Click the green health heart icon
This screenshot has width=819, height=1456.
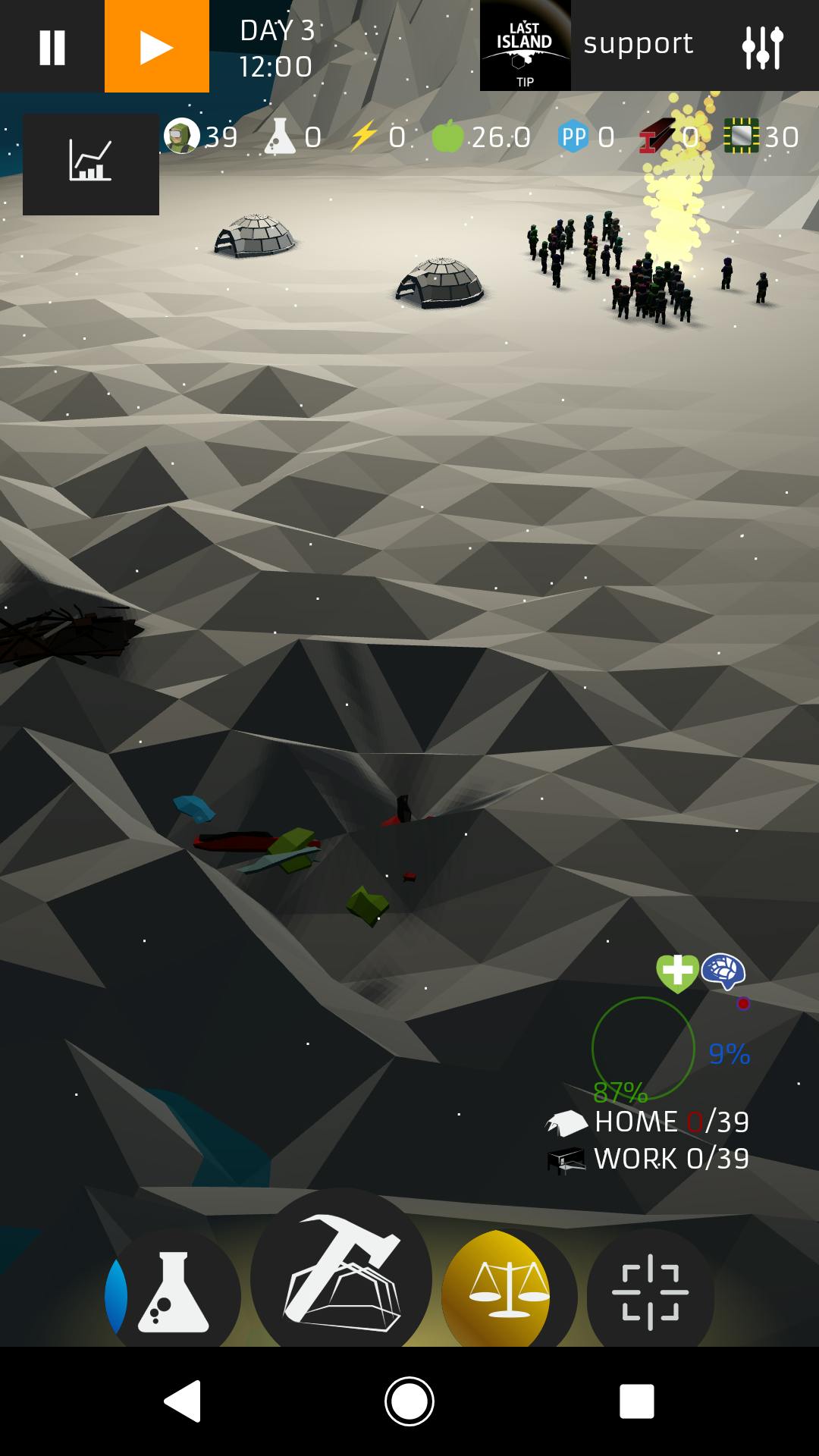676,972
